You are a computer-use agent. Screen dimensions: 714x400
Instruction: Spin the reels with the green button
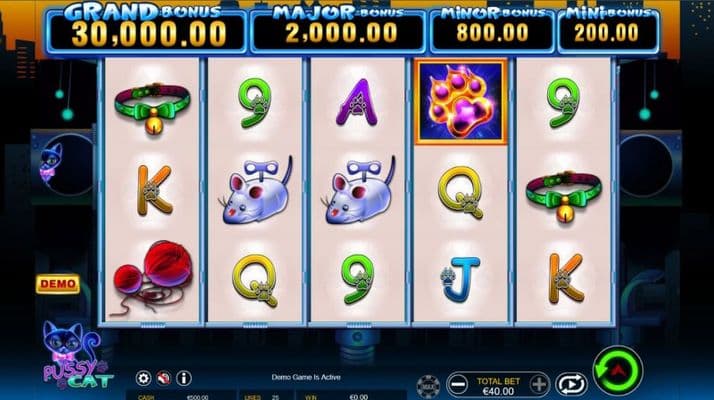click(617, 371)
